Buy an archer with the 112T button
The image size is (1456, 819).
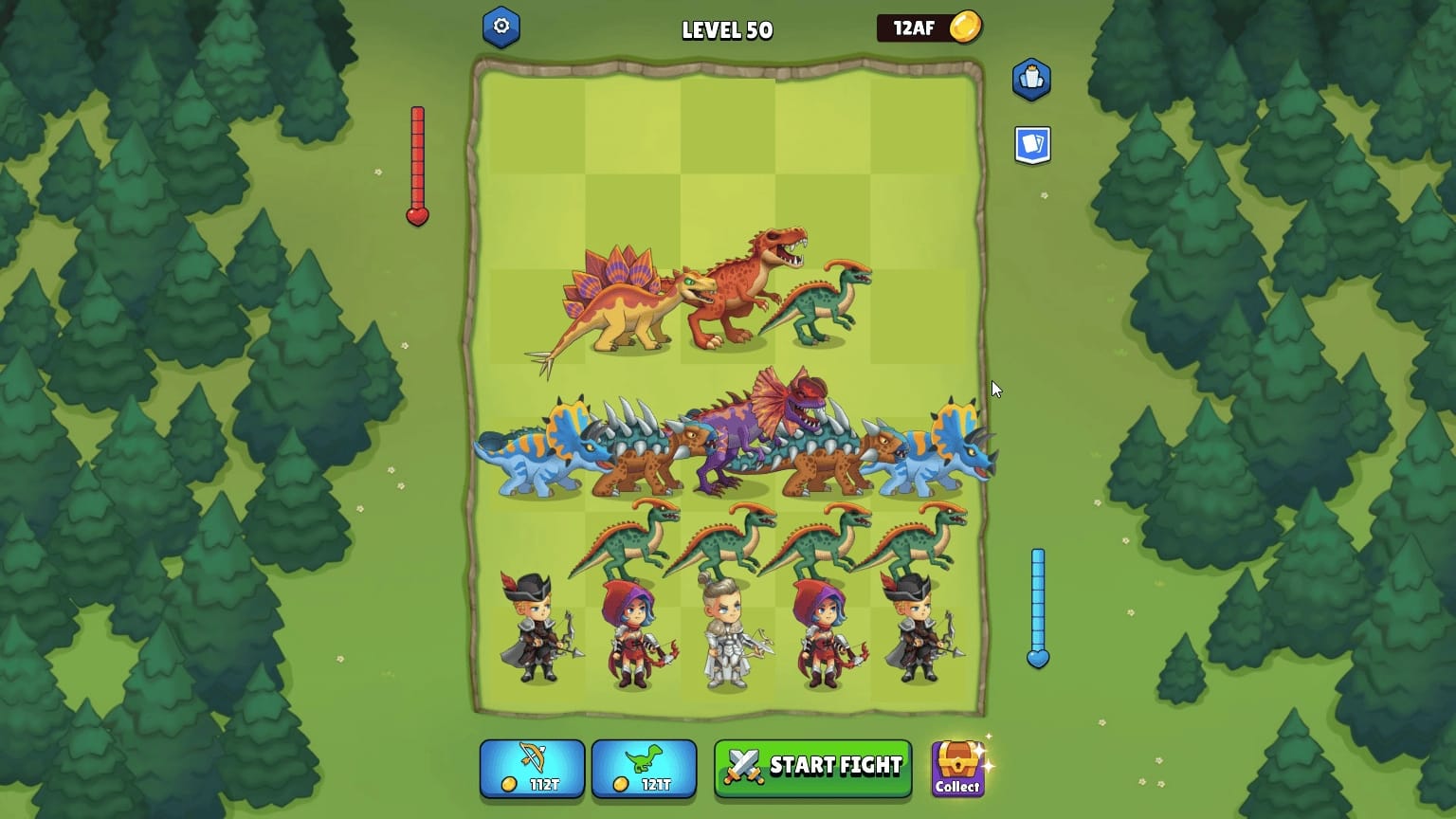[532, 769]
